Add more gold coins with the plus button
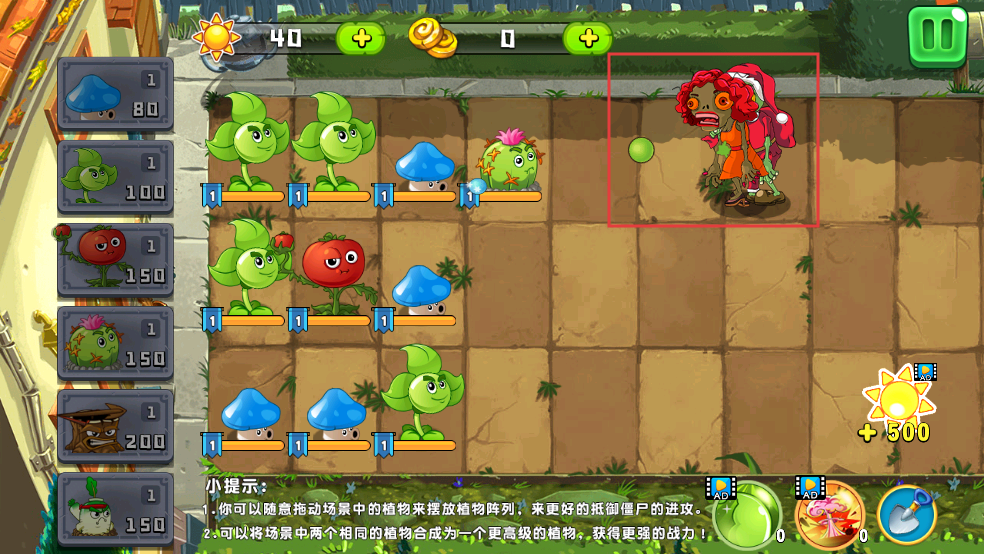 tap(588, 39)
